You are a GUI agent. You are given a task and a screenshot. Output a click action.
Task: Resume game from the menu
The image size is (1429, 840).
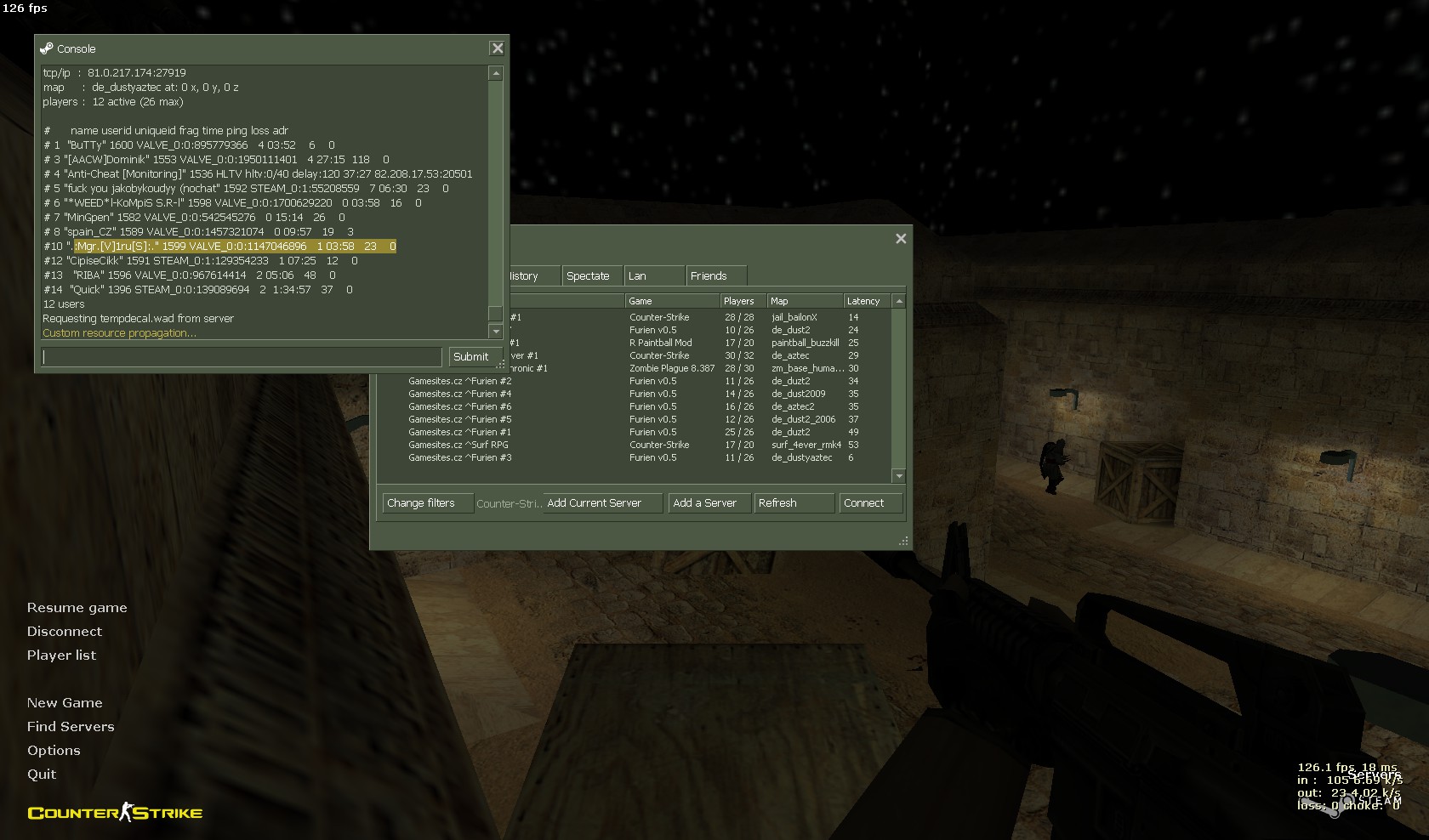(77, 608)
